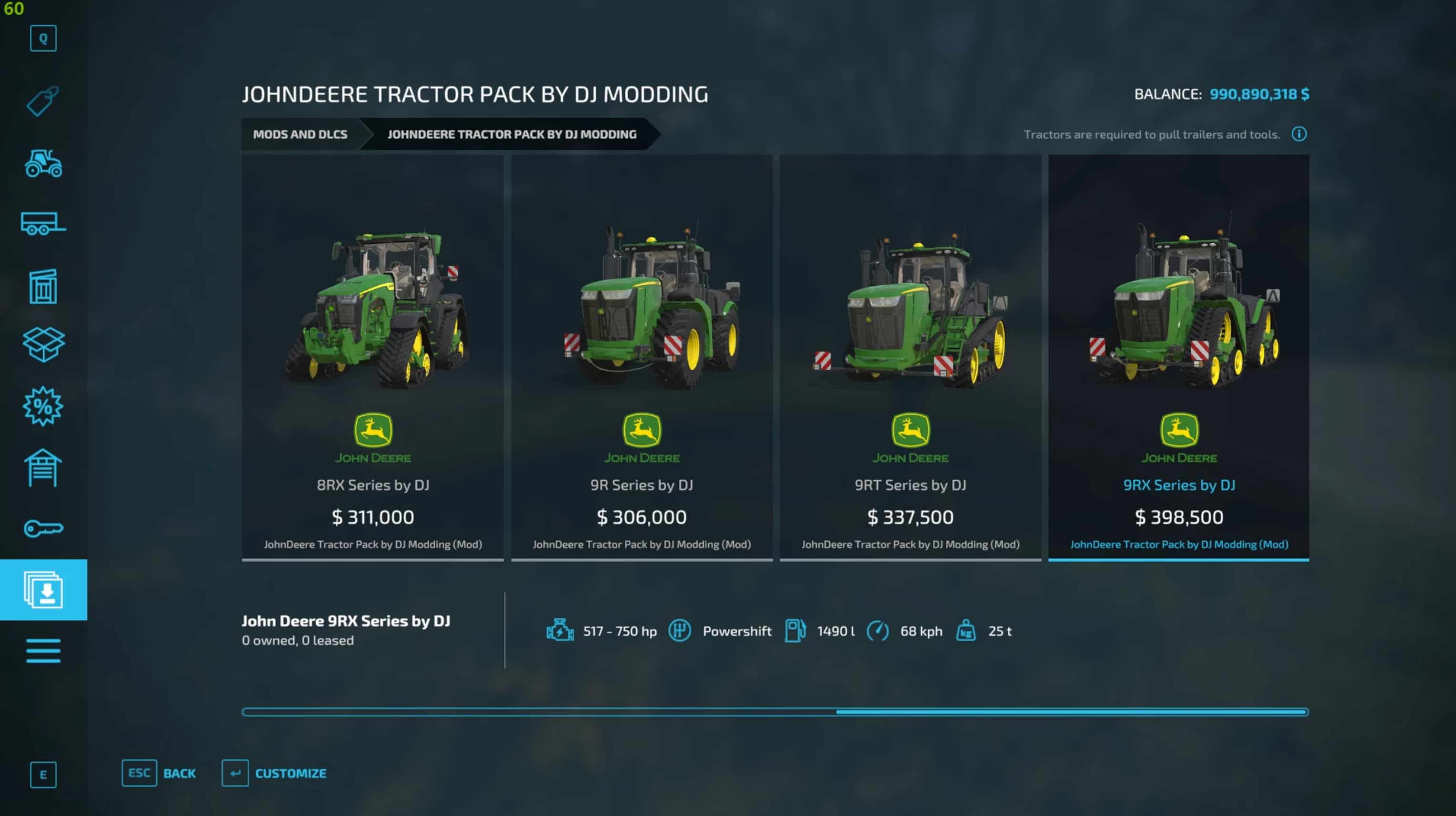Select the 8RX Series by DJ tractor card
The width and height of the screenshot is (1456, 816).
coord(372,357)
